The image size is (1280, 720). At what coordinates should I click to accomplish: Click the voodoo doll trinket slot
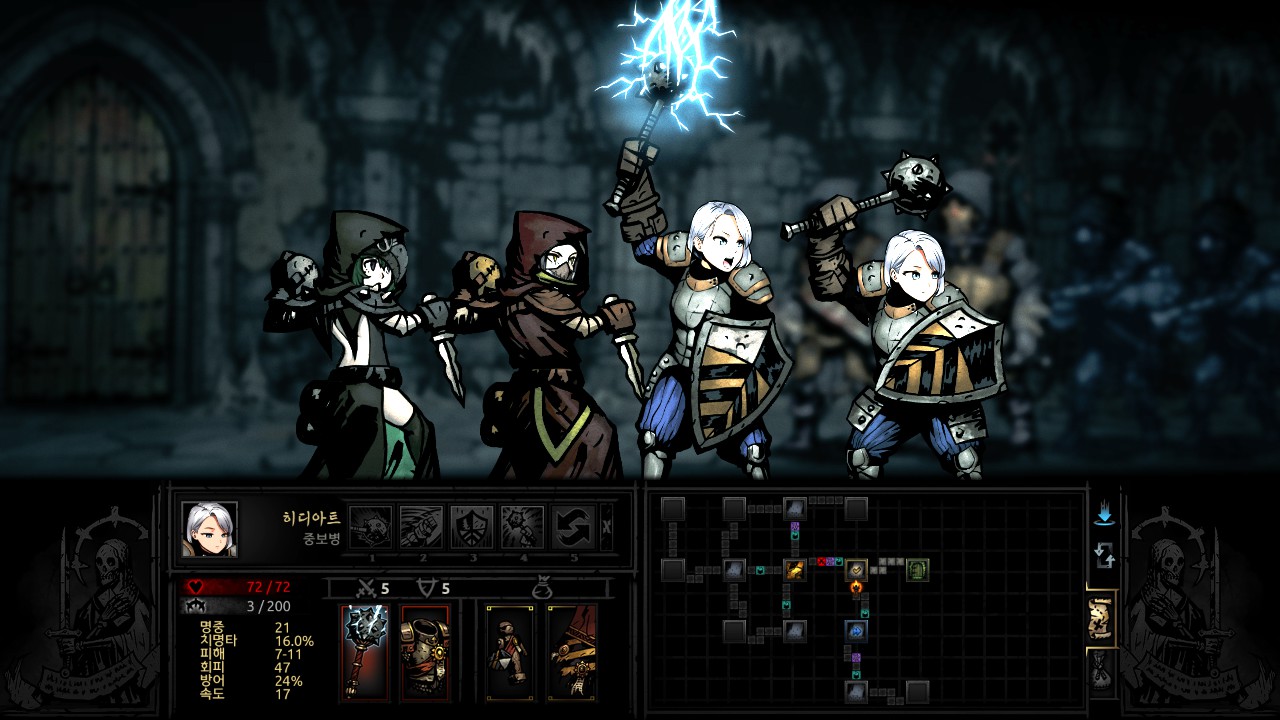coord(509,651)
